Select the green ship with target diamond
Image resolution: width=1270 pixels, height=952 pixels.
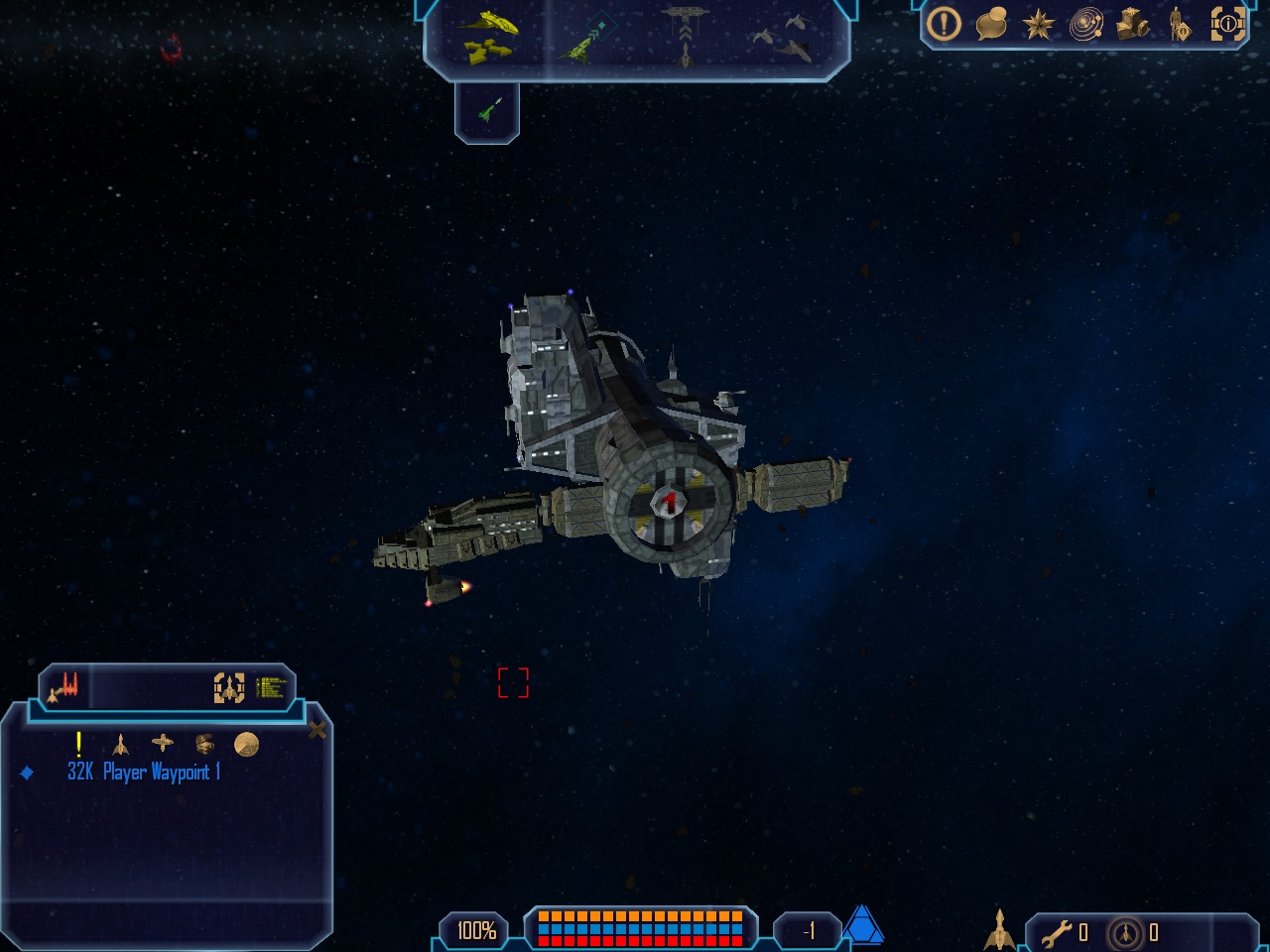point(585,38)
